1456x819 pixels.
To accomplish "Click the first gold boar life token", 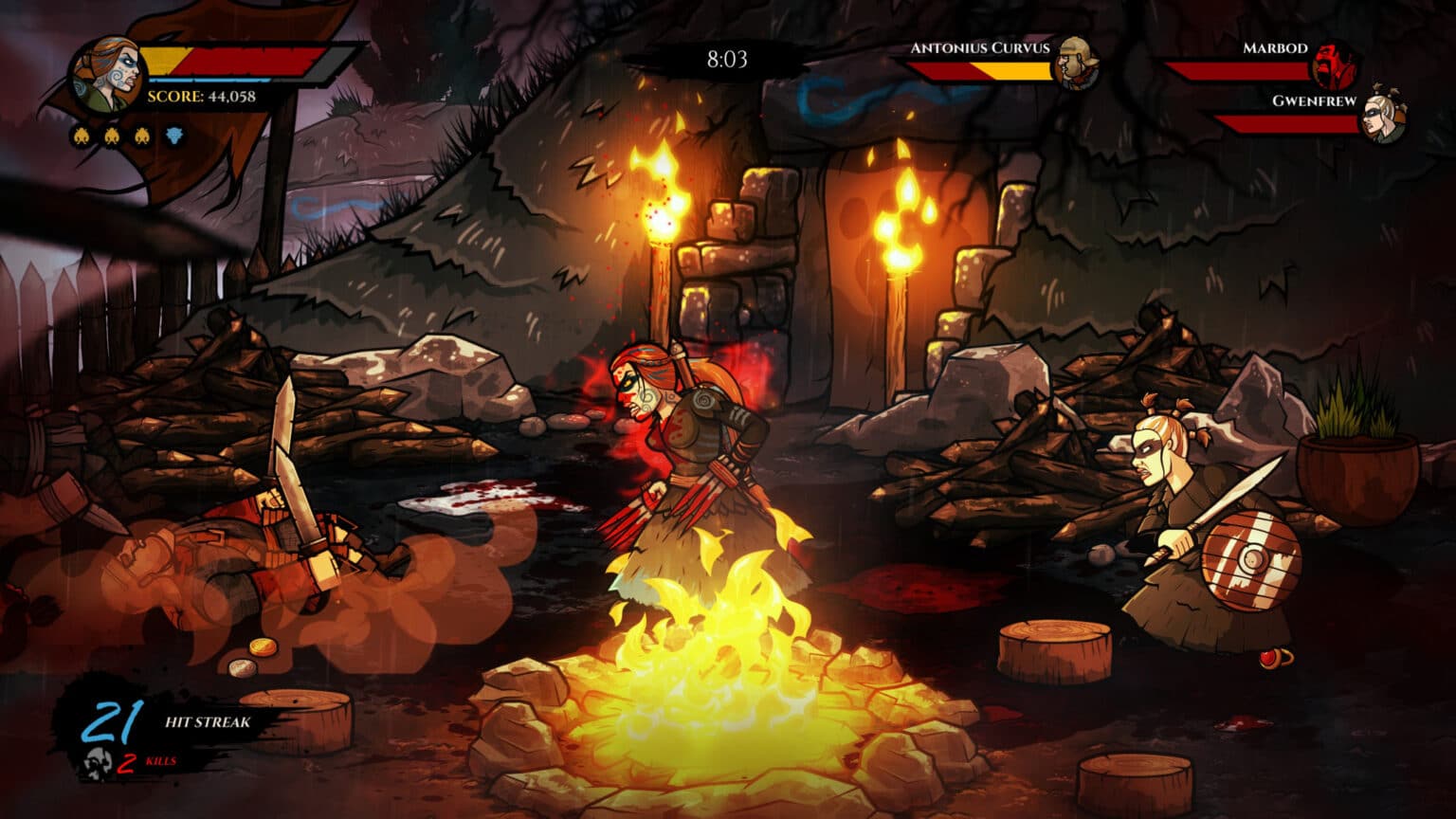I will click(84, 135).
